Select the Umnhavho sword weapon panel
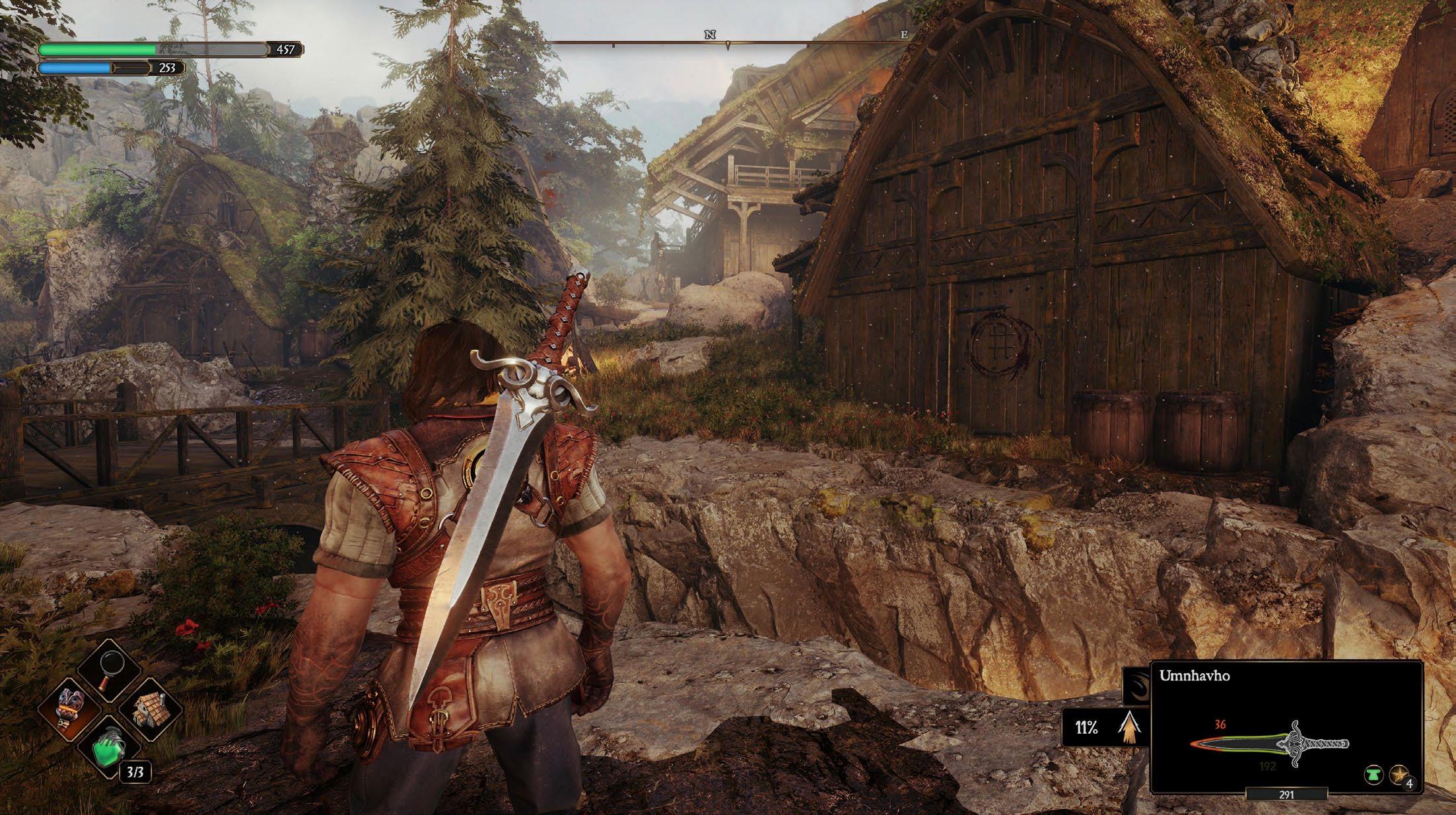This screenshot has height=815, width=1456. (1285, 726)
